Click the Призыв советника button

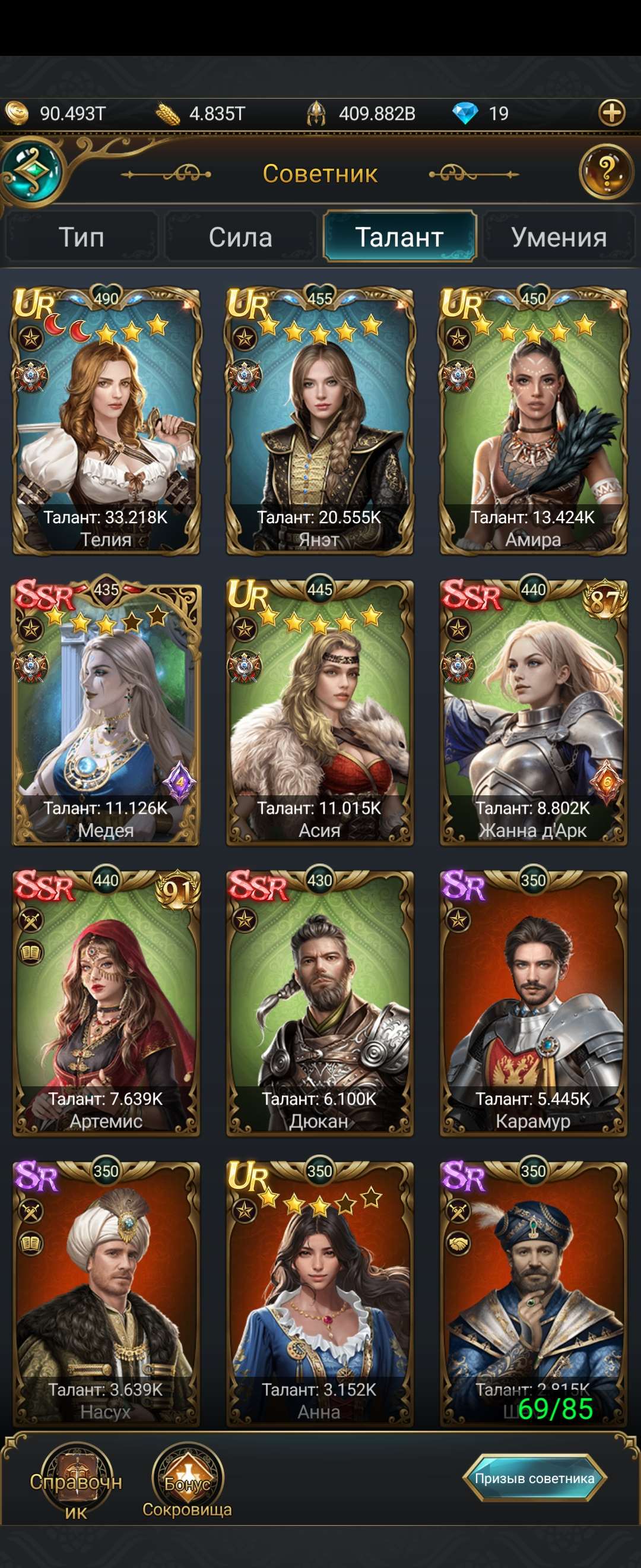[x=535, y=1478]
